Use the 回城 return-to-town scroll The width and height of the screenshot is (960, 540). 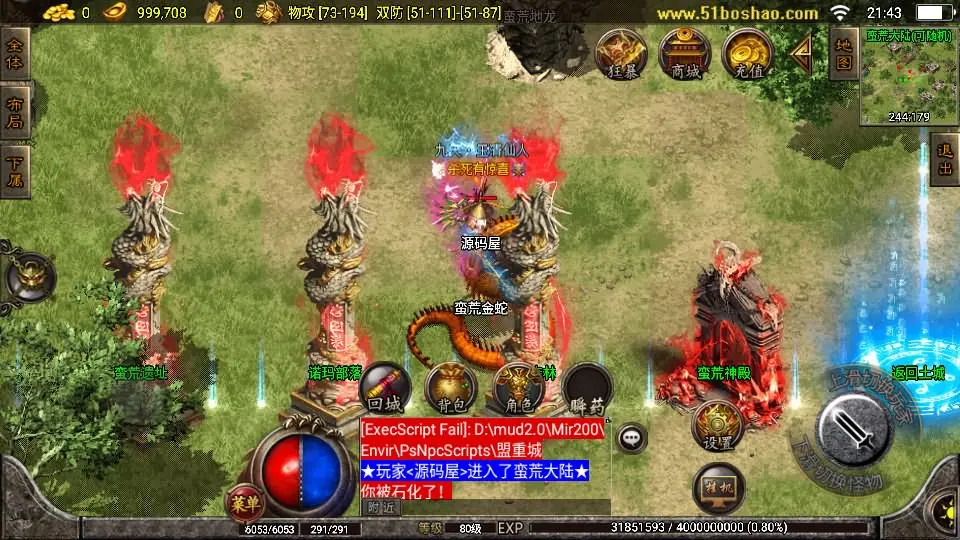pos(384,388)
